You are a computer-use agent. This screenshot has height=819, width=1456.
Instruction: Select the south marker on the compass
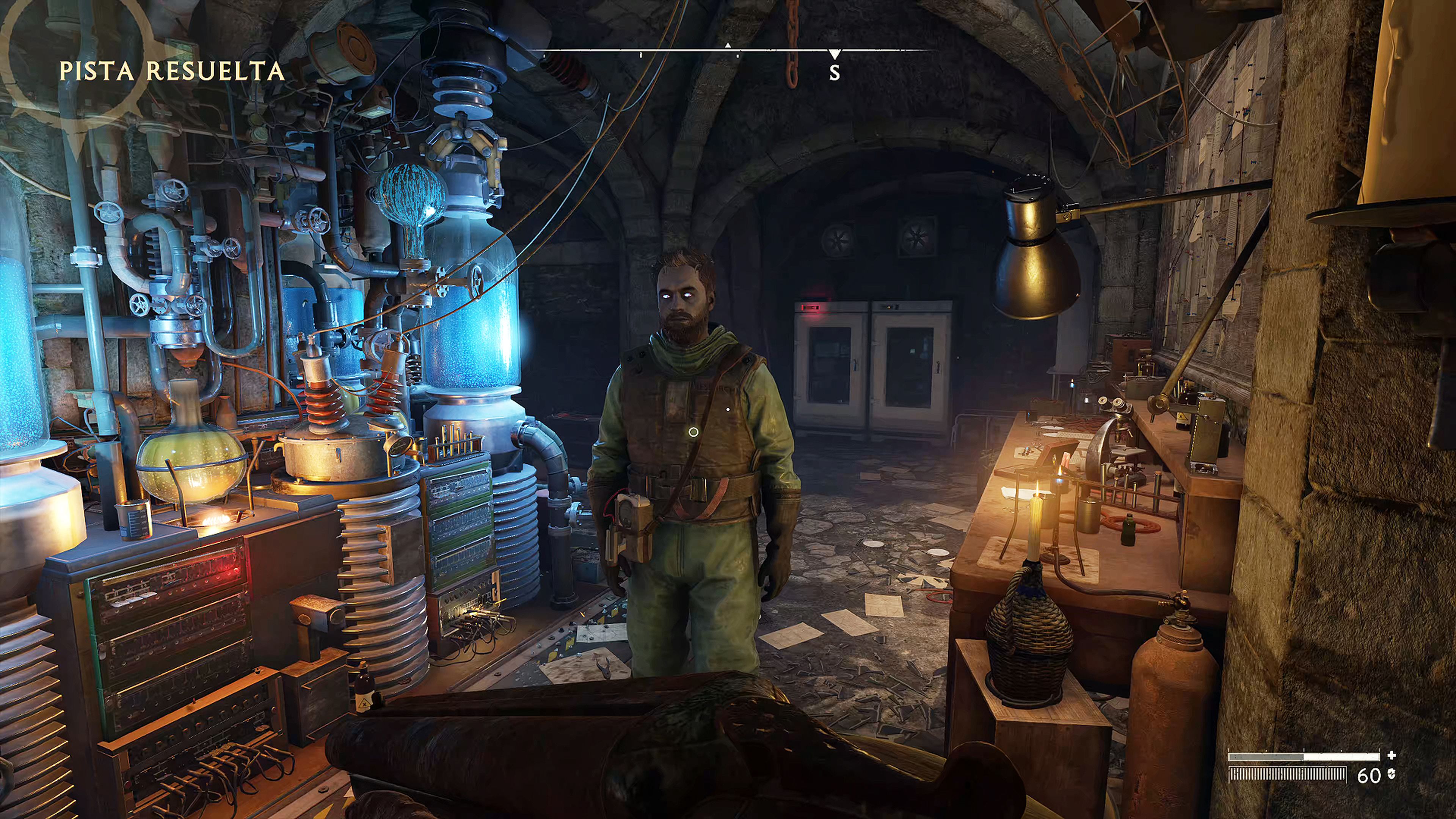834,72
